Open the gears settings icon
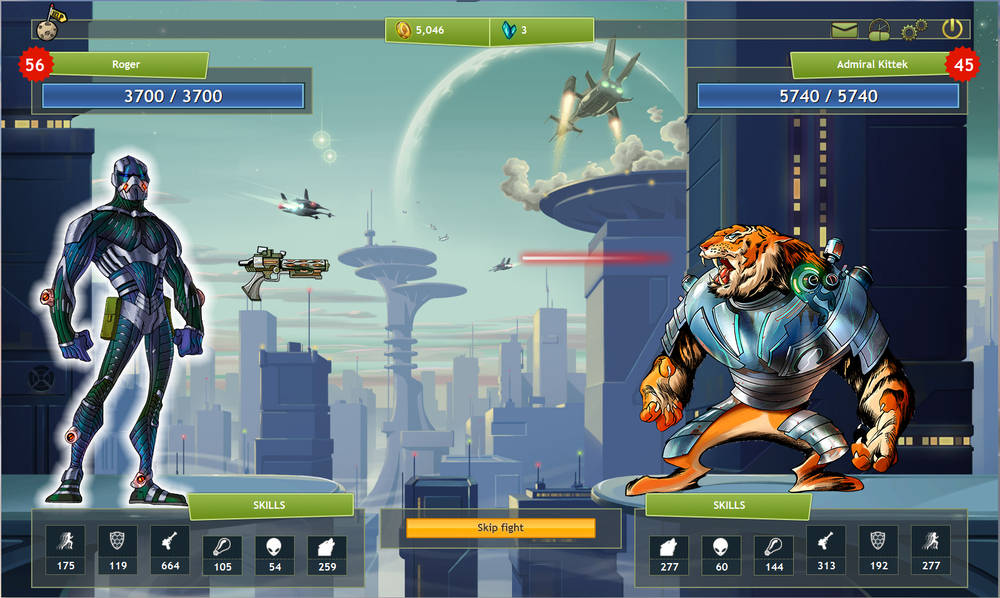Viewport: 1000px width, 598px height. (x=913, y=31)
